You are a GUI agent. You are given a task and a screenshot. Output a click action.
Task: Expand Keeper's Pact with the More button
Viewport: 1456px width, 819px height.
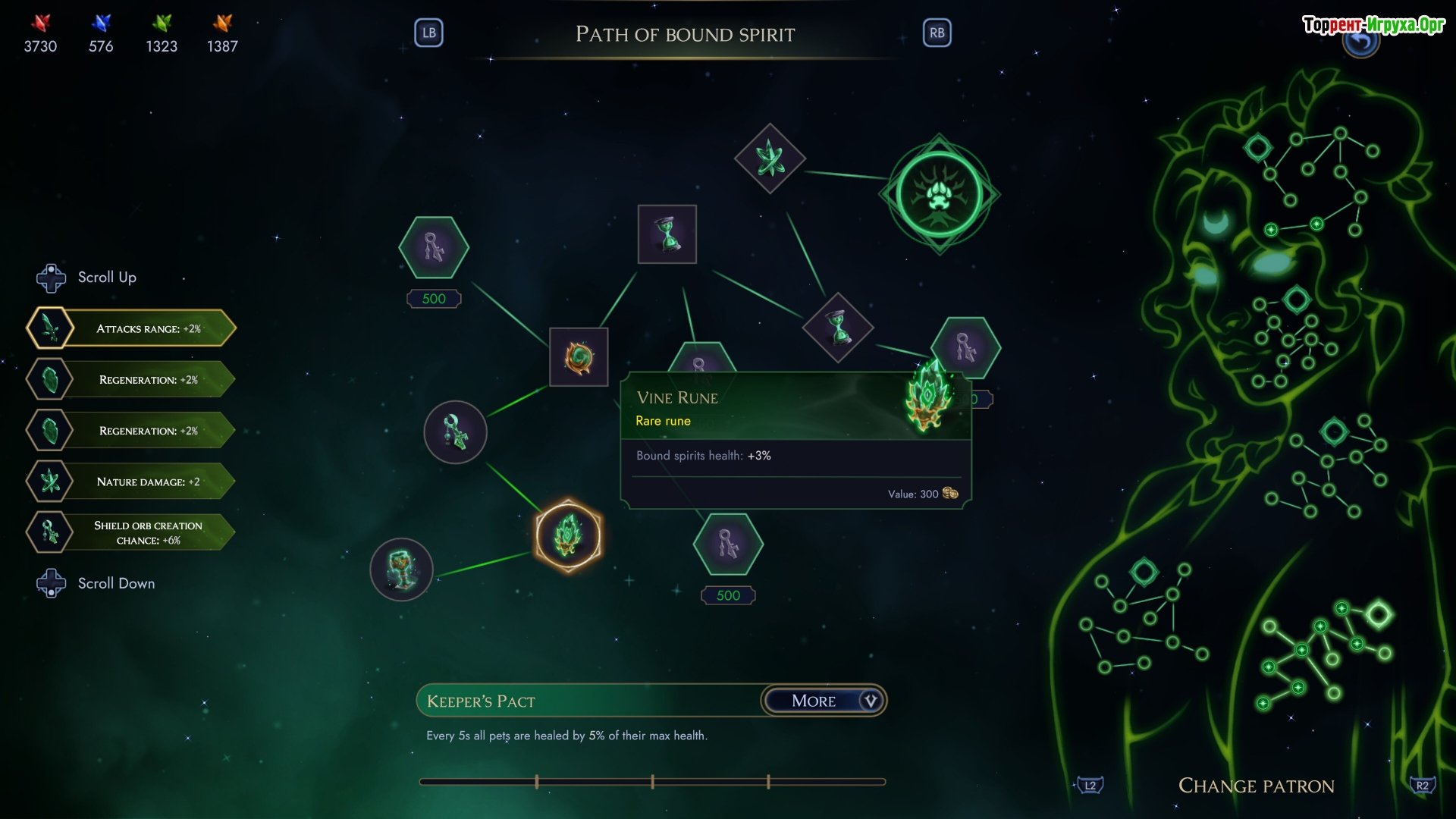824,701
